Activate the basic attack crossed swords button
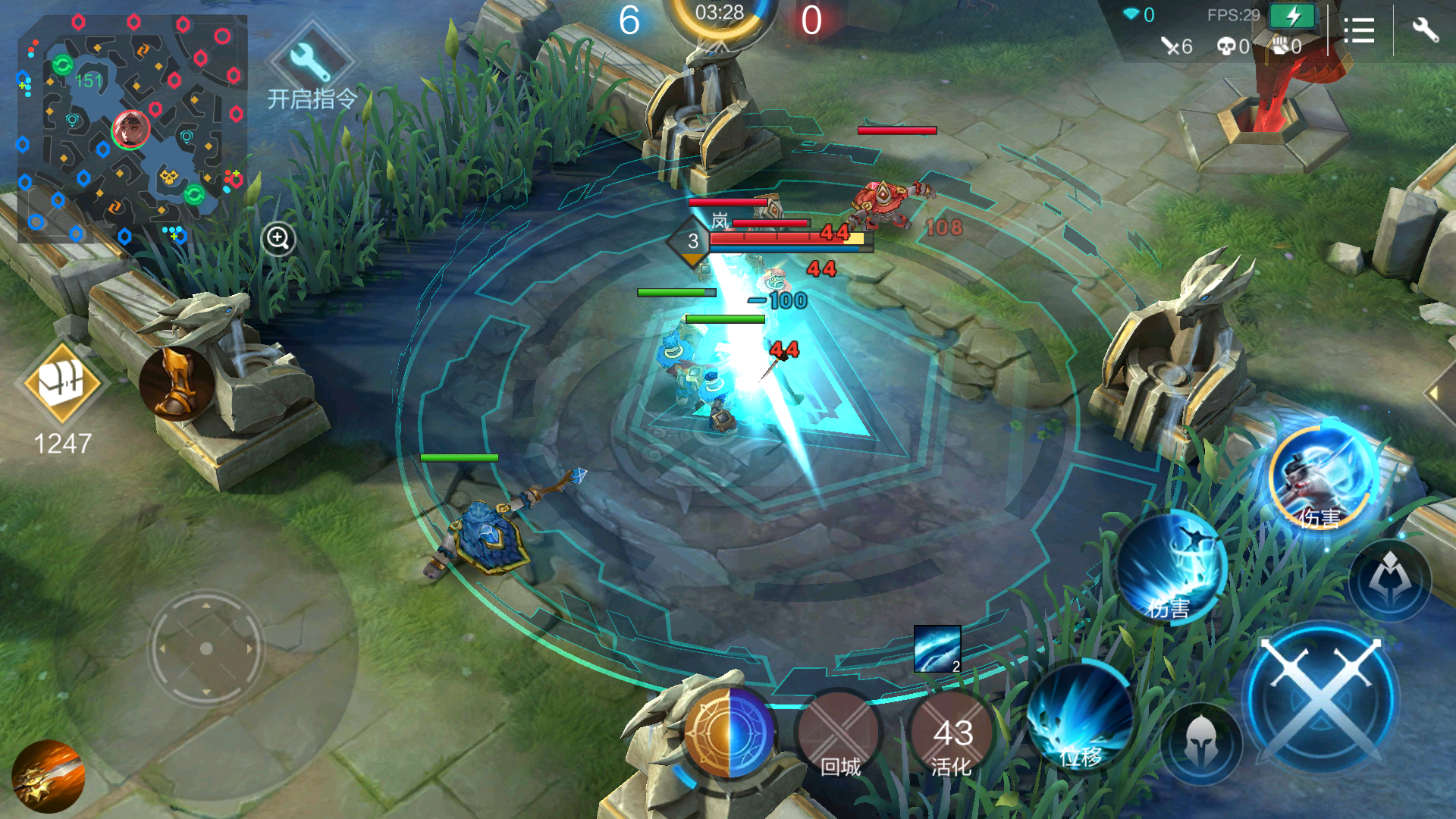Image resolution: width=1456 pixels, height=819 pixels. click(x=1321, y=696)
